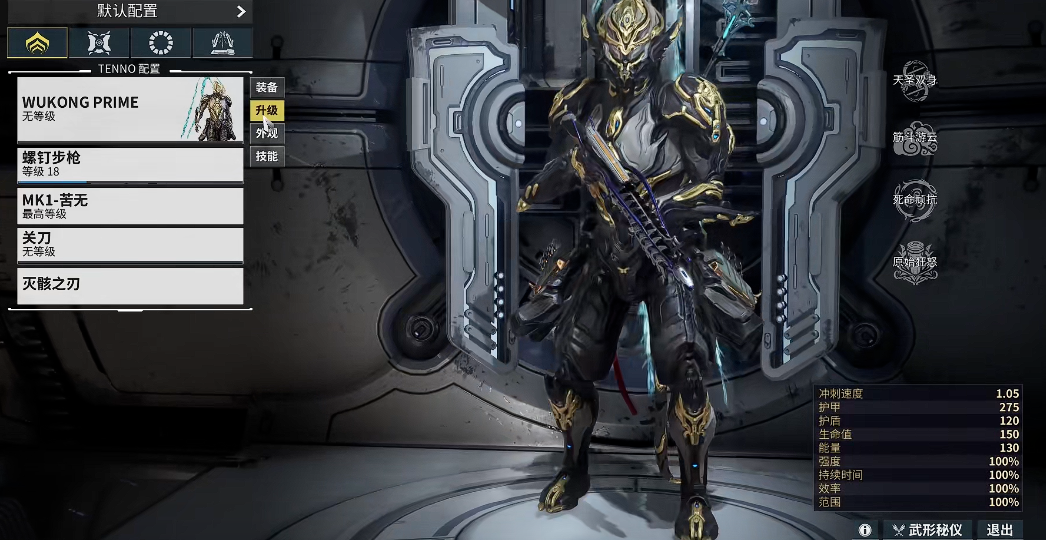Select the MK1-苦无 secondary weapon slot
The height and width of the screenshot is (540, 1046).
pyautogui.click(x=130, y=206)
